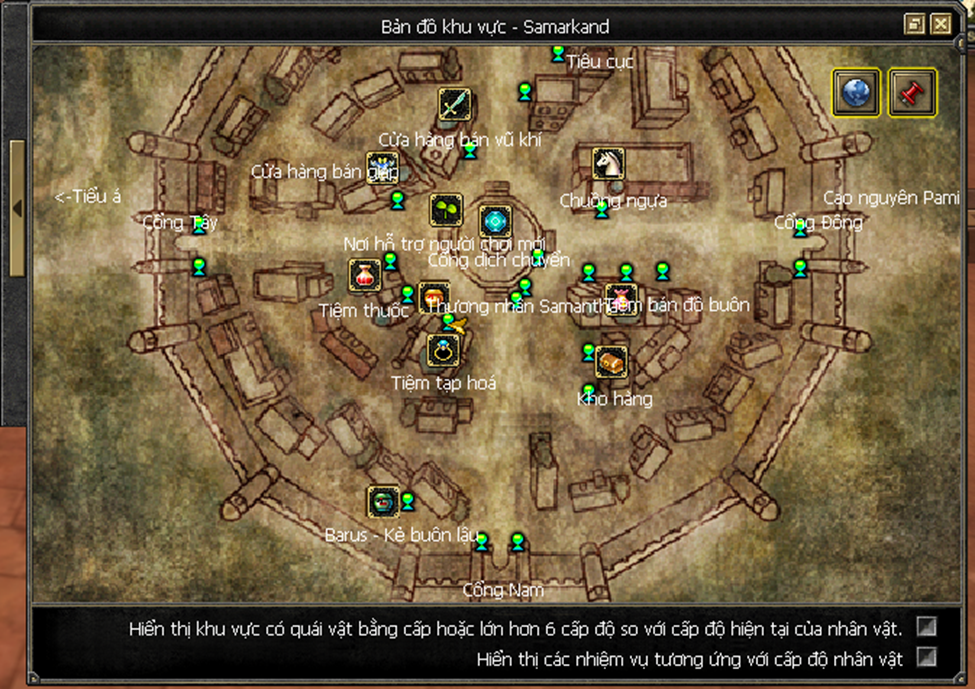
Task: Toggle the monster level area display checkbox
Action: point(927,627)
